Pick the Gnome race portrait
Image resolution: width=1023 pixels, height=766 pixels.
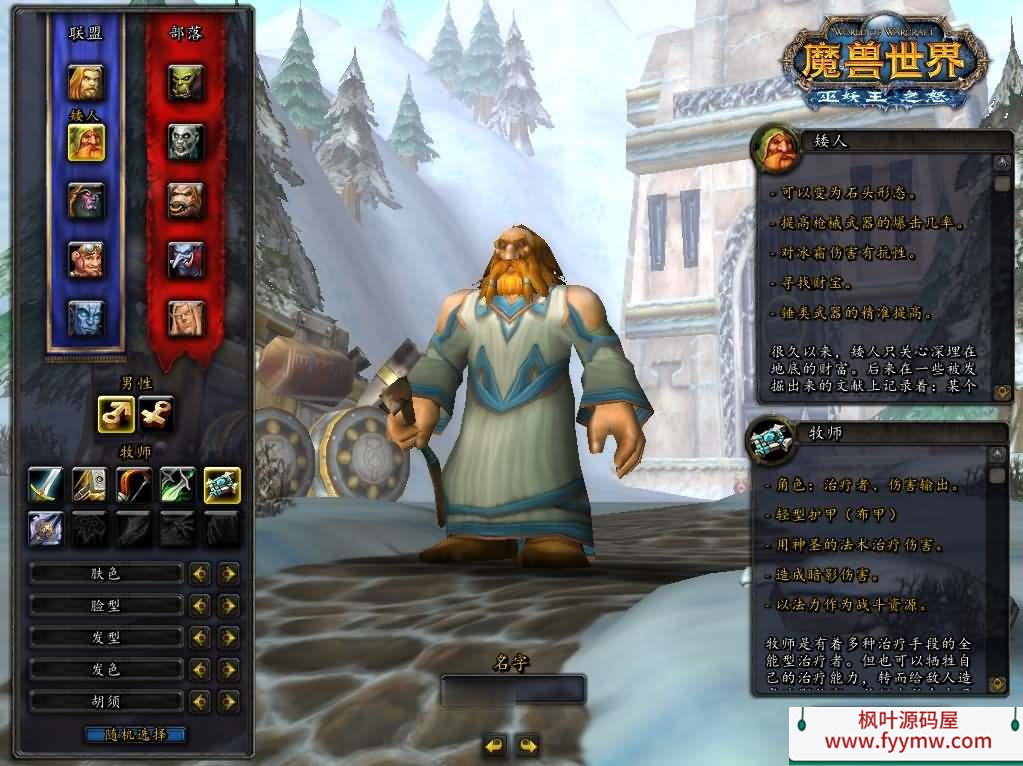(x=85, y=259)
